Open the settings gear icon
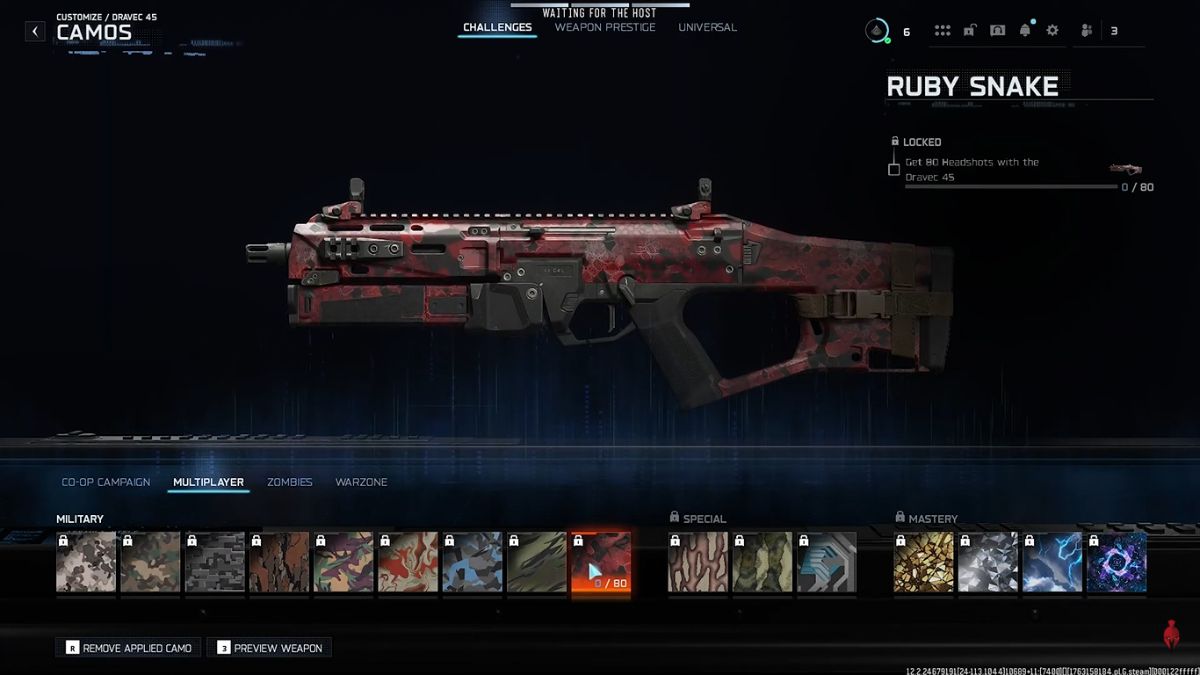Viewport: 1200px width, 675px height. tap(1052, 31)
